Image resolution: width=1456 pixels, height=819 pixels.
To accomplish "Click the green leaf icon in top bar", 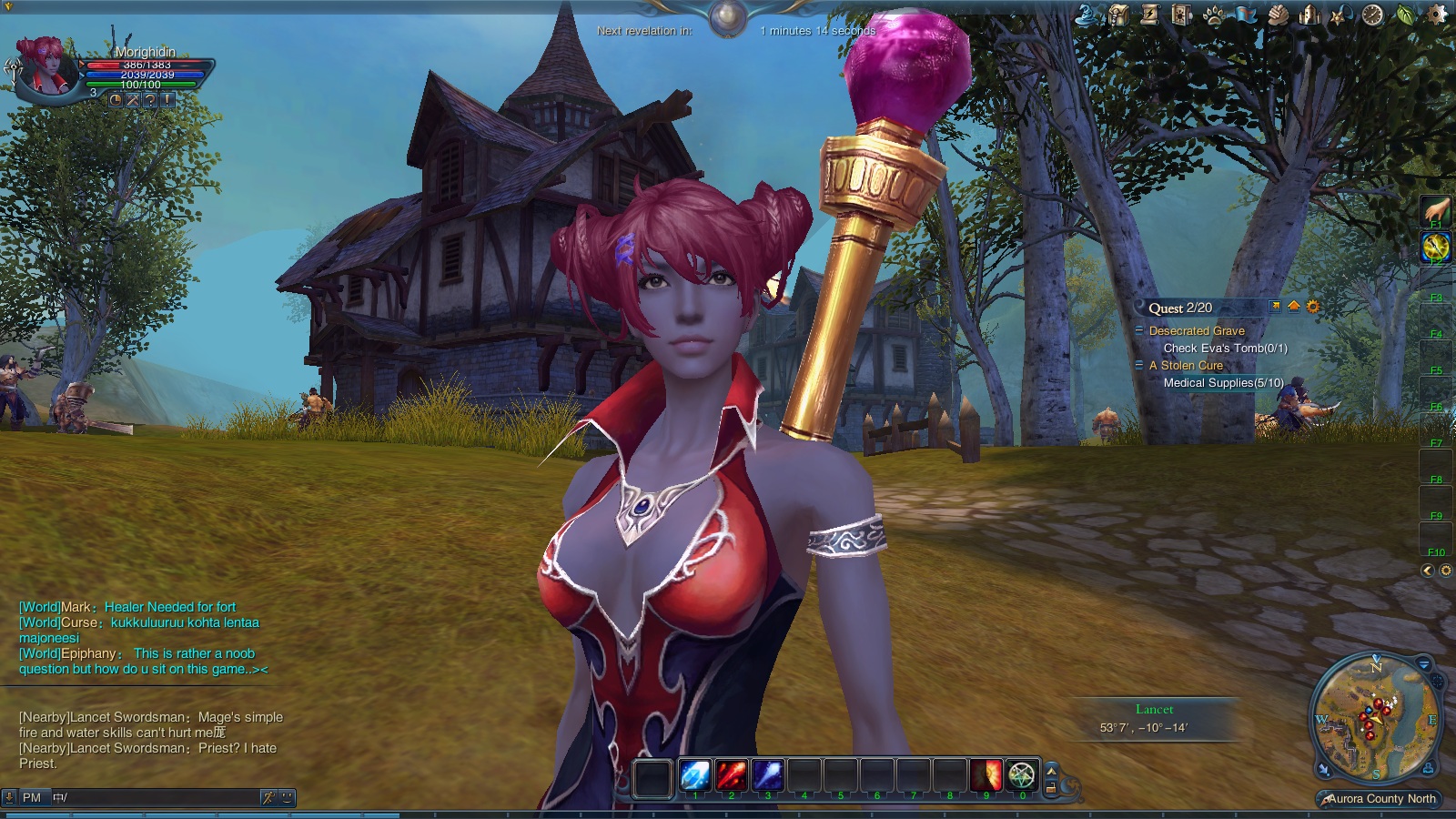I will [x=1406, y=15].
